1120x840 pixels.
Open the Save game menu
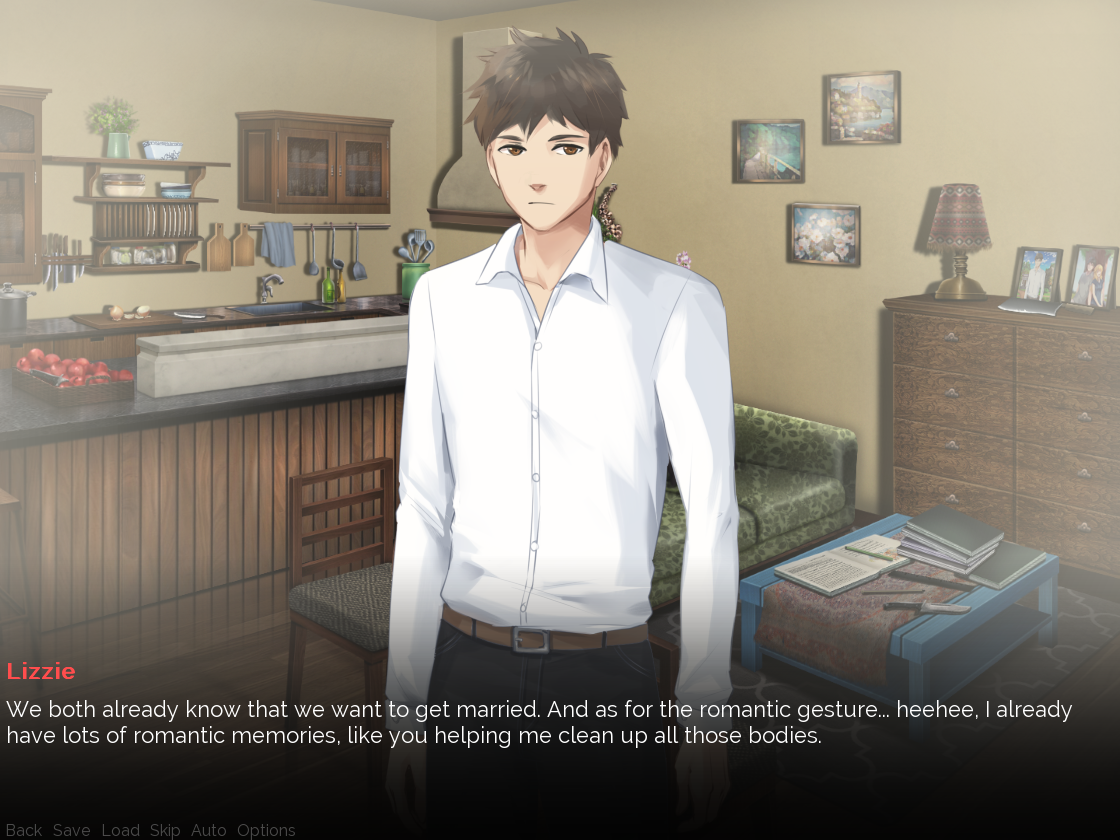(x=71, y=830)
